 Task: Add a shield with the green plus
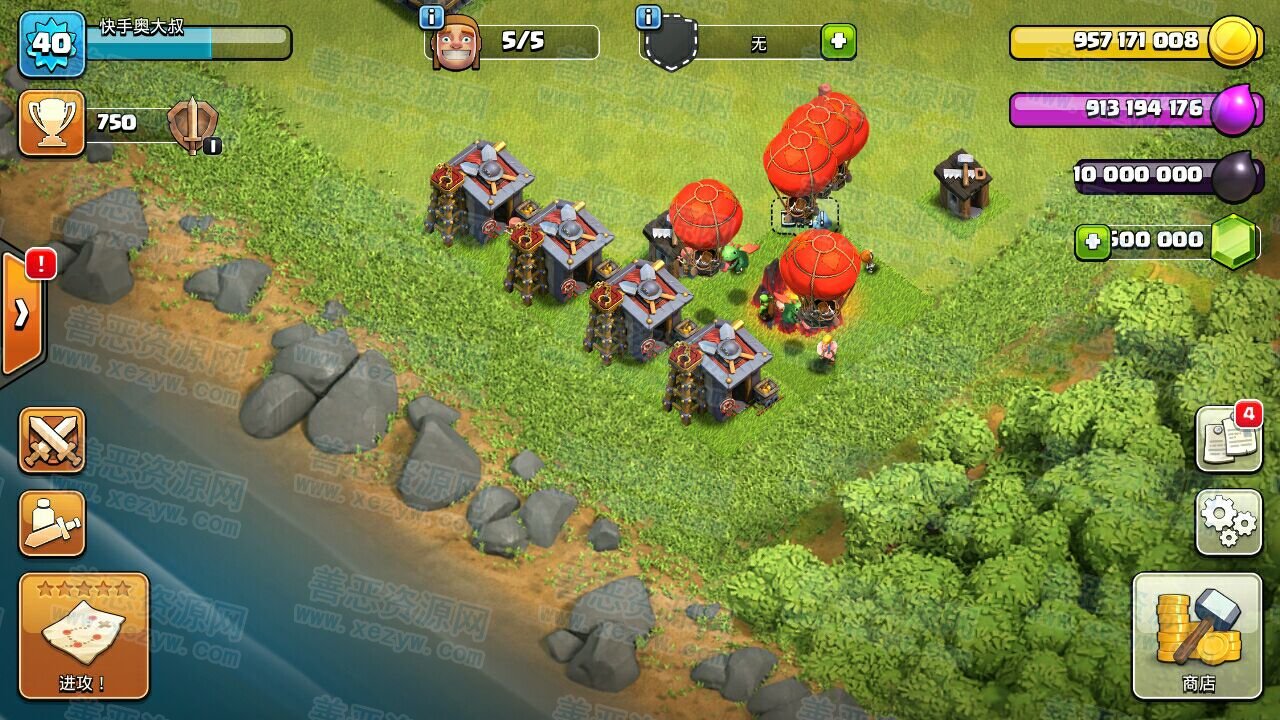click(838, 42)
